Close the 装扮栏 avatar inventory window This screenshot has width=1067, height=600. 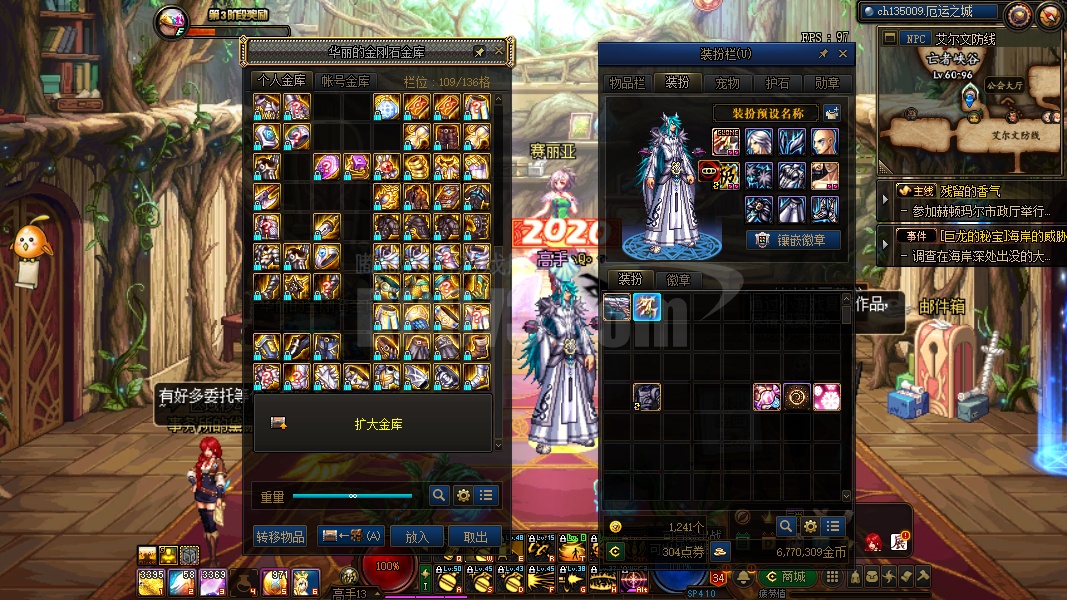843,54
